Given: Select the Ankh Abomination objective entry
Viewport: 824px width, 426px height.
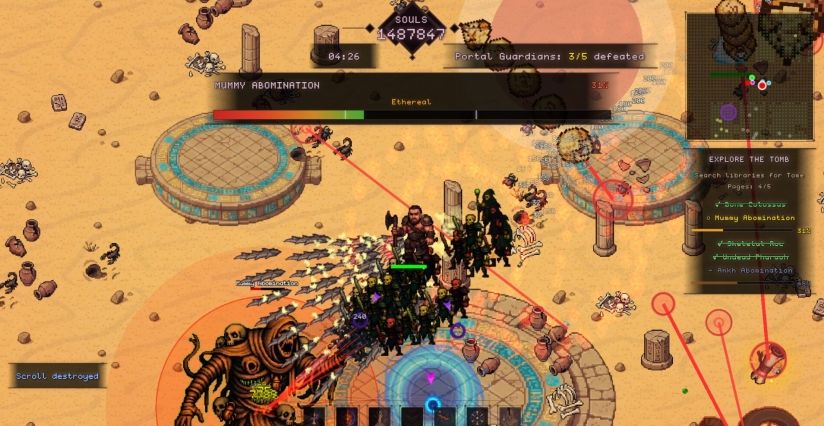Looking at the screenshot, I should coord(751,270).
